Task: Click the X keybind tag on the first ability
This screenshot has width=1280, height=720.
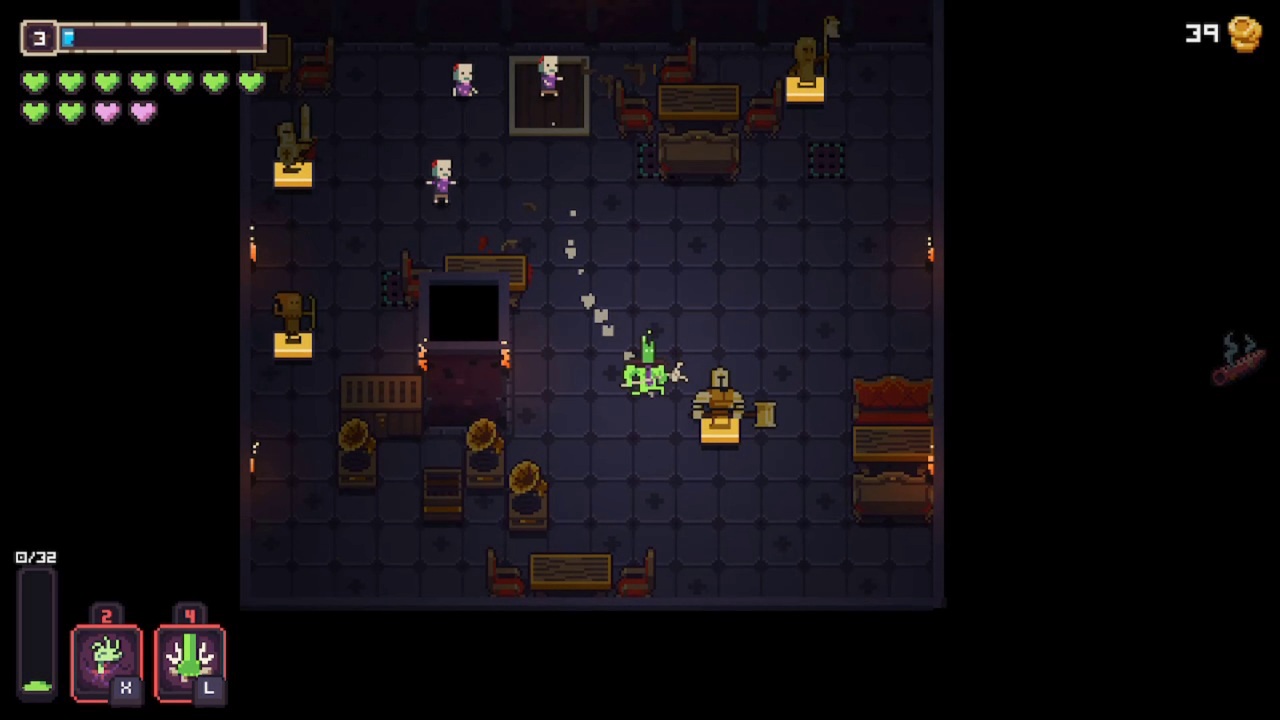Action: pos(126,688)
